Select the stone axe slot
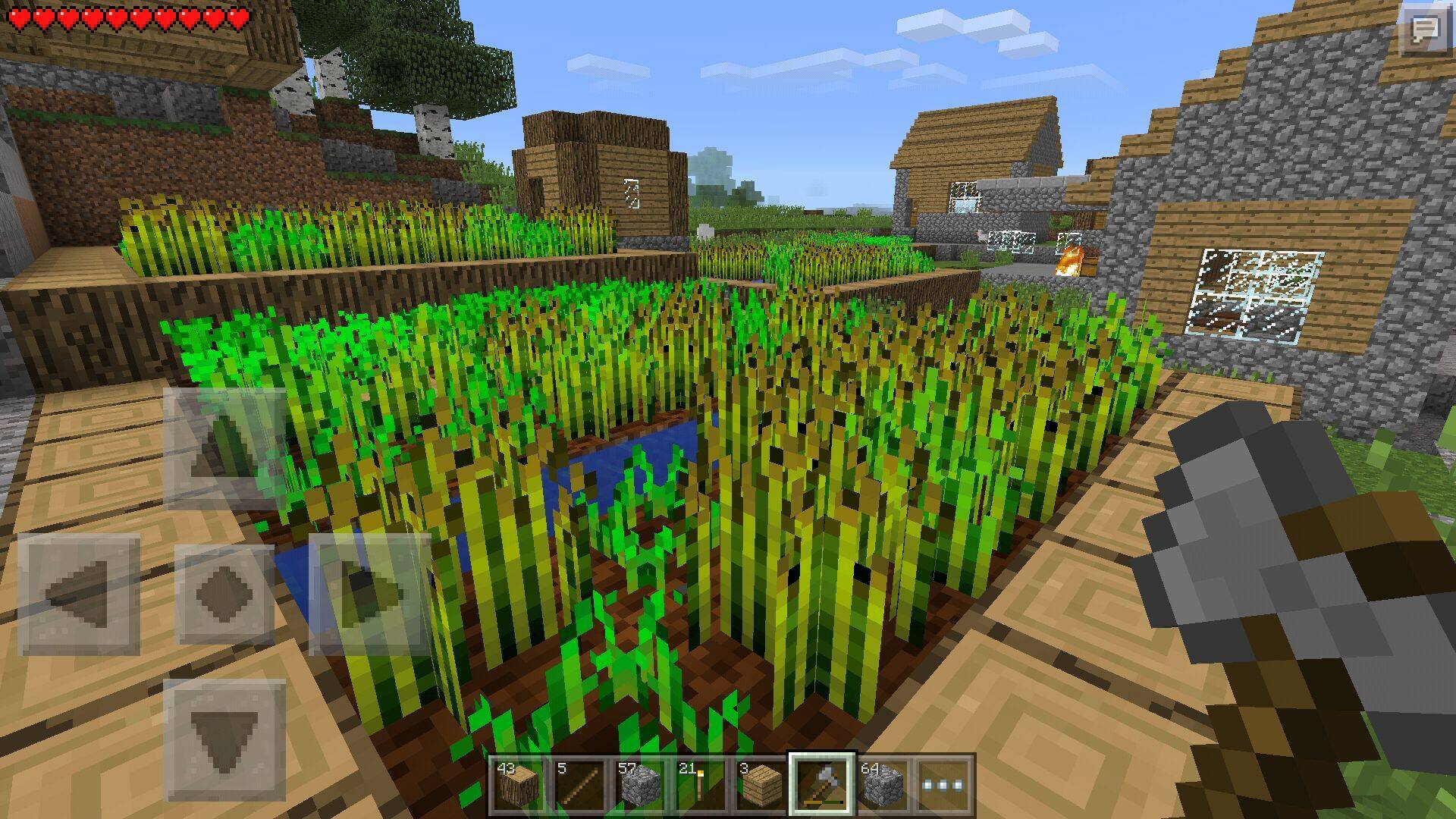Viewport: 1456px width, 819px height. pyautogui.click(x=823, y=784)
